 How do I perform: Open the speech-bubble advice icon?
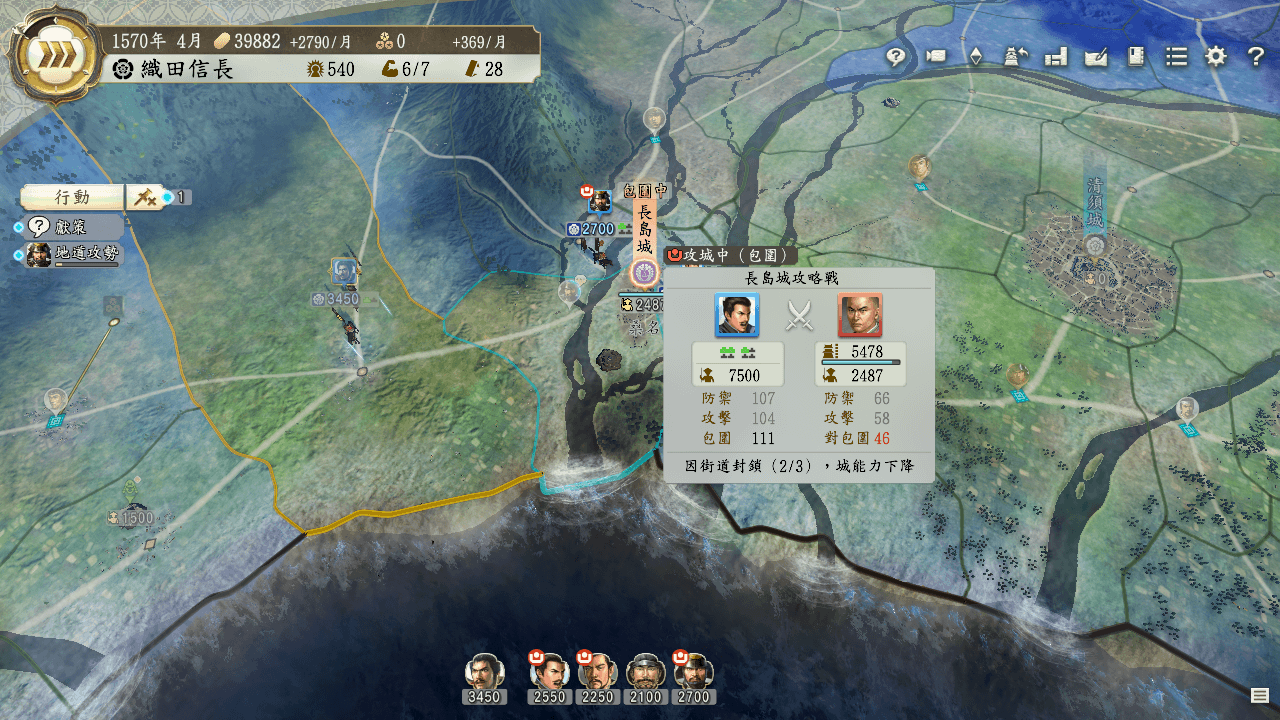pos(896,57)
